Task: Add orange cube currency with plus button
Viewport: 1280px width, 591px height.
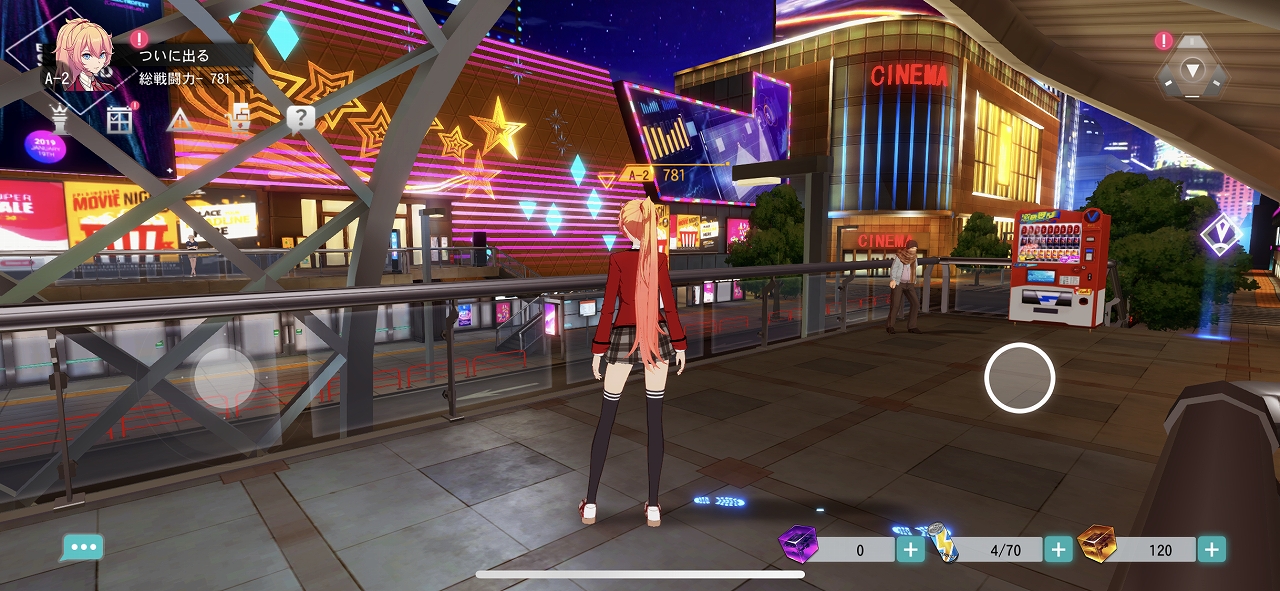Action: (x=1211, y=549)
